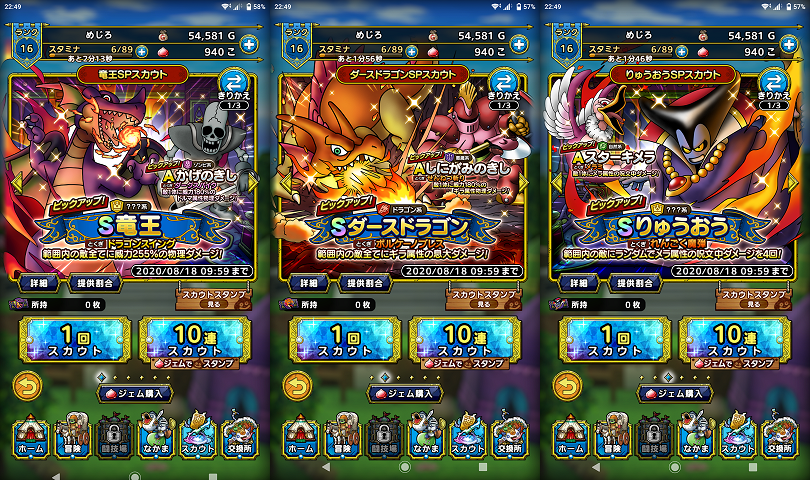Image resolution: width=810 pixels, height=480 pixels.
Task: Open ジェム購入 on the 竜王 SP scout screen
Action: (135, 393)
